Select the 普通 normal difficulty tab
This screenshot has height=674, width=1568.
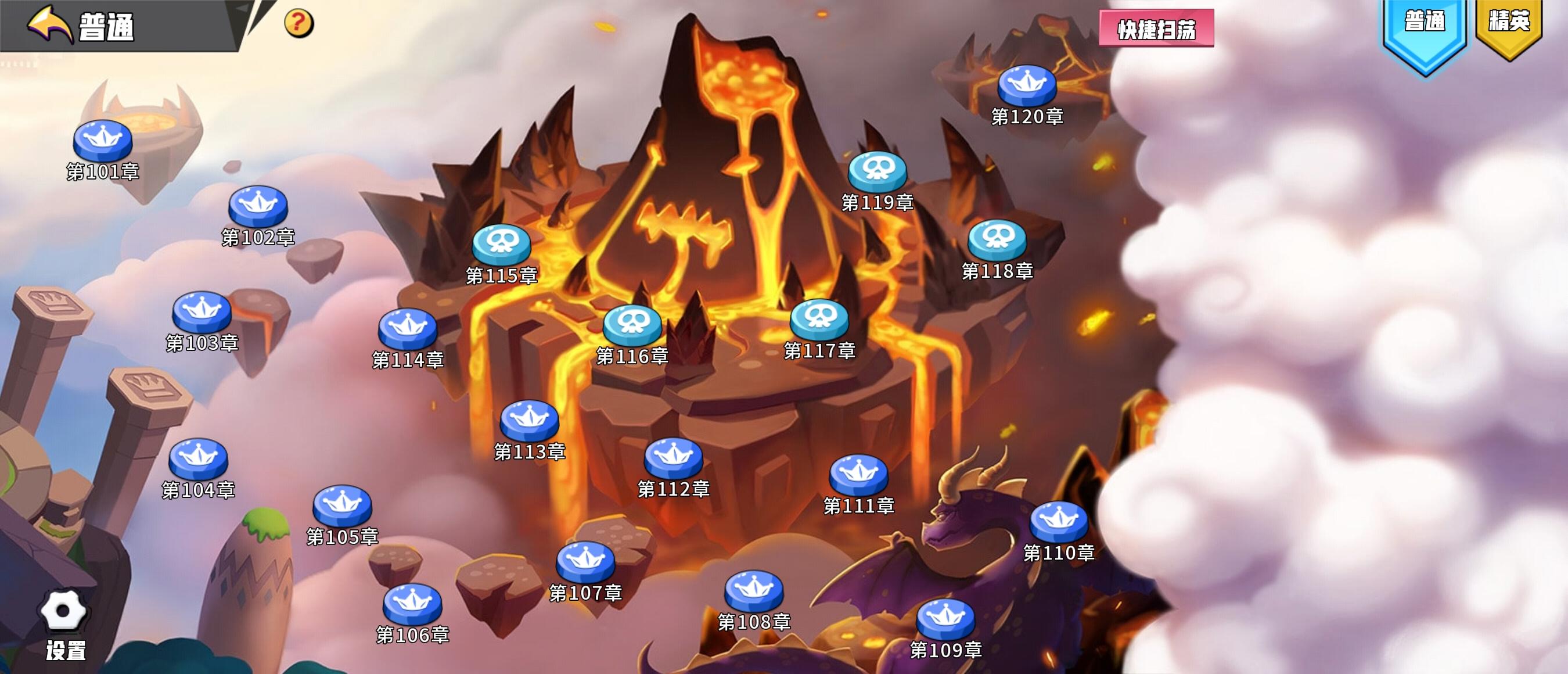pos(1426,24)
